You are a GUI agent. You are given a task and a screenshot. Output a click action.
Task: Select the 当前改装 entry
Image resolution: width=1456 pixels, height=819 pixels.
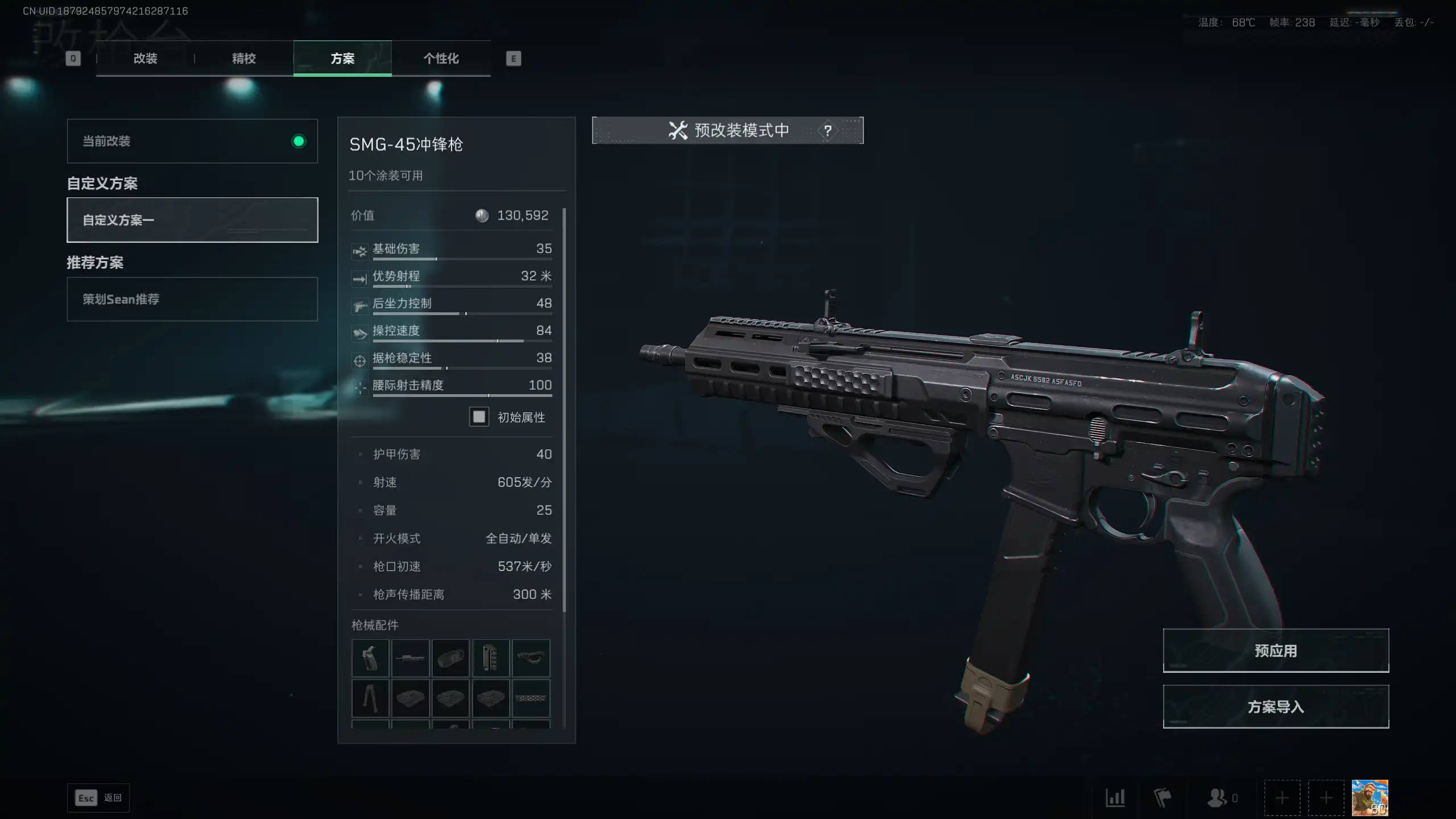(x=192, y=141)
